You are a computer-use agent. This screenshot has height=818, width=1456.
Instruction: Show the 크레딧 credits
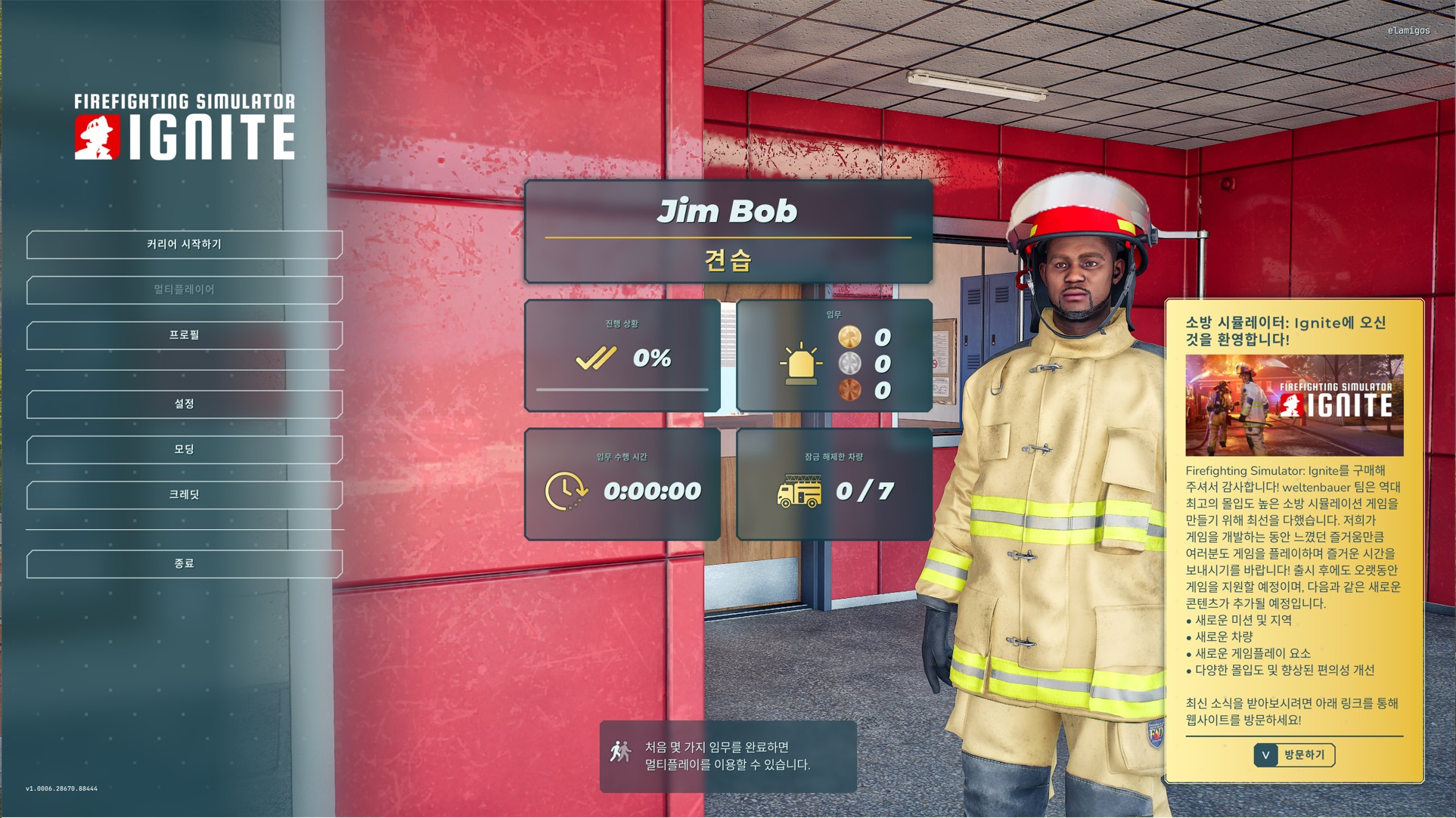[x=185, y=495]
